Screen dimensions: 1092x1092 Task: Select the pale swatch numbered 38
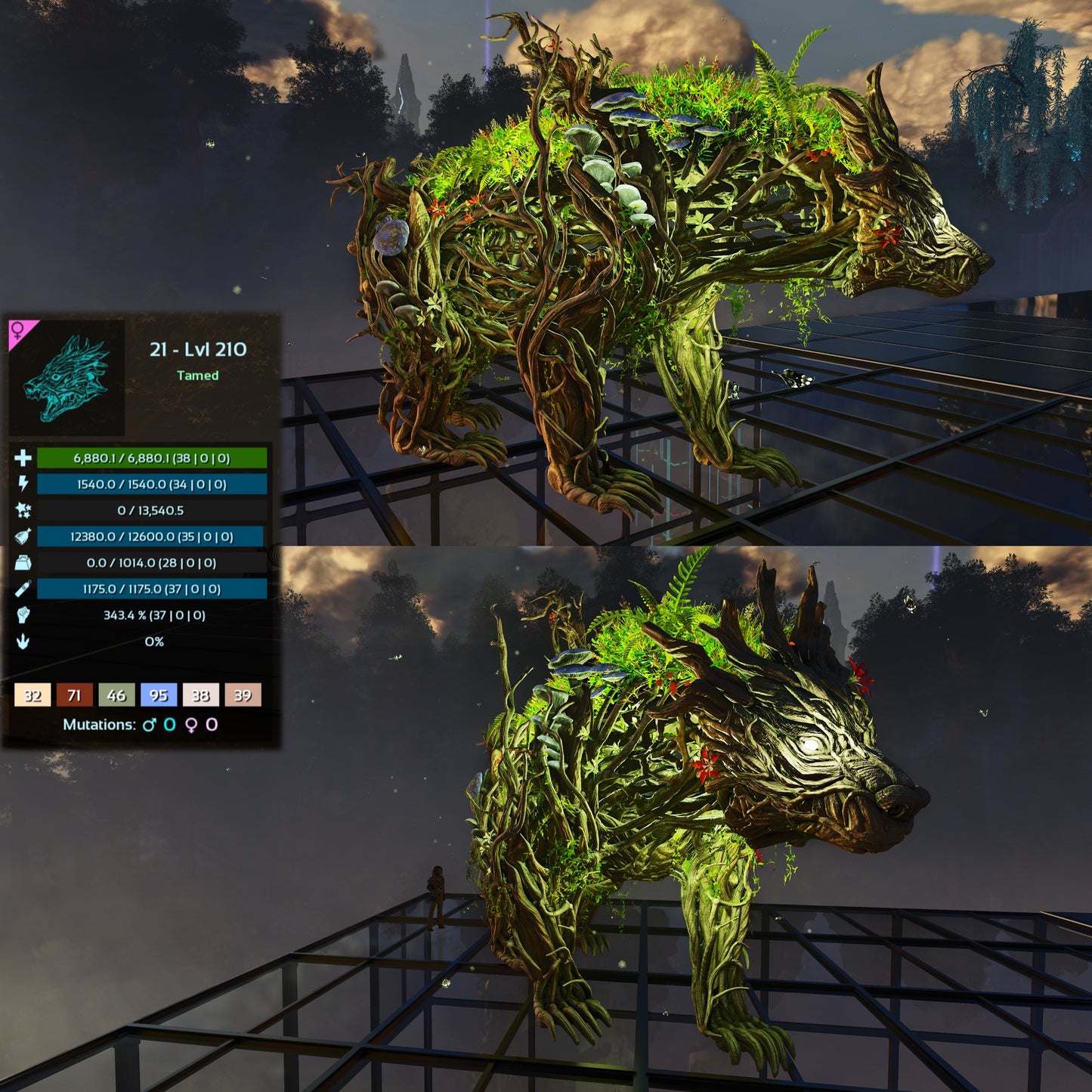[201, 694]
